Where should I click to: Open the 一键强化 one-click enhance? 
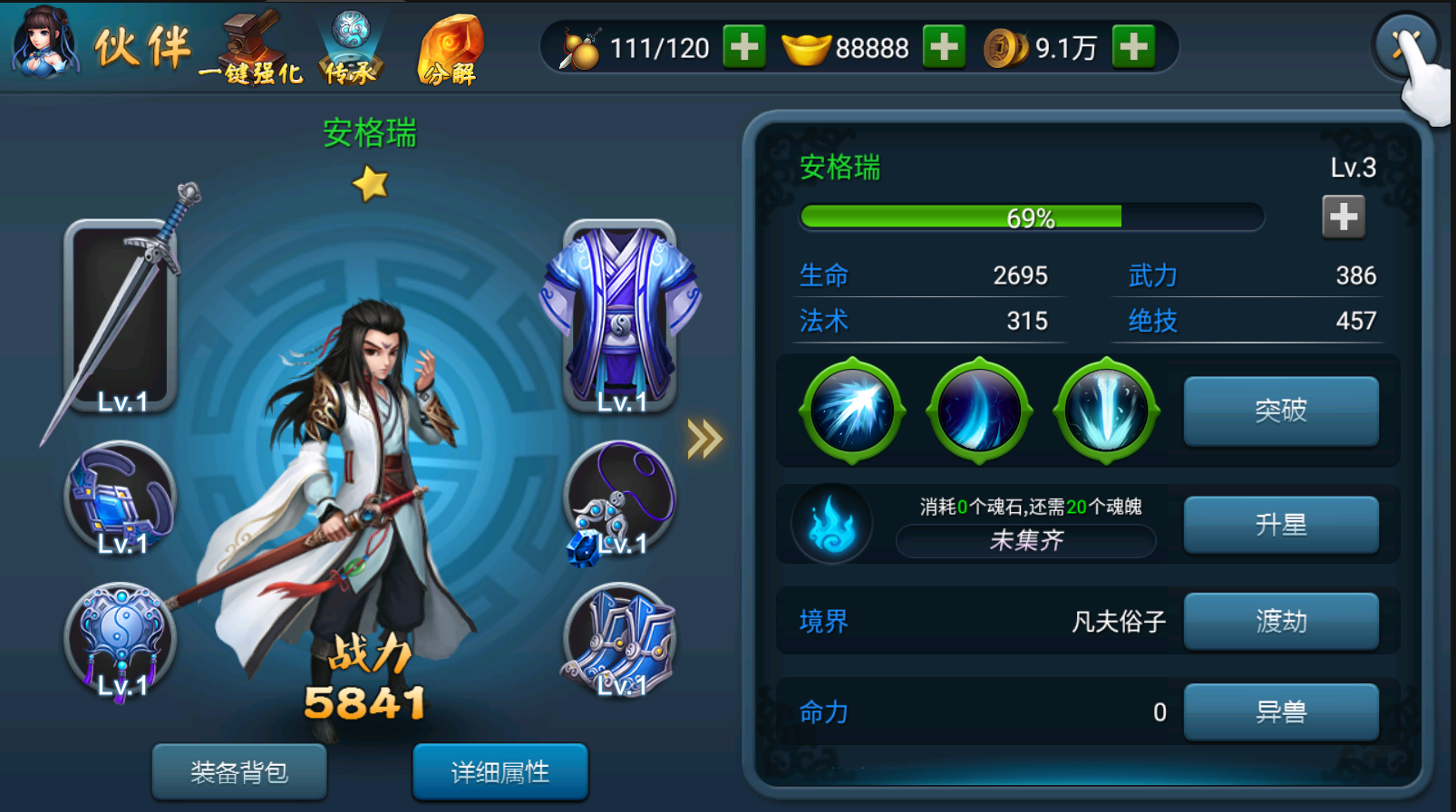pos(250,50)
